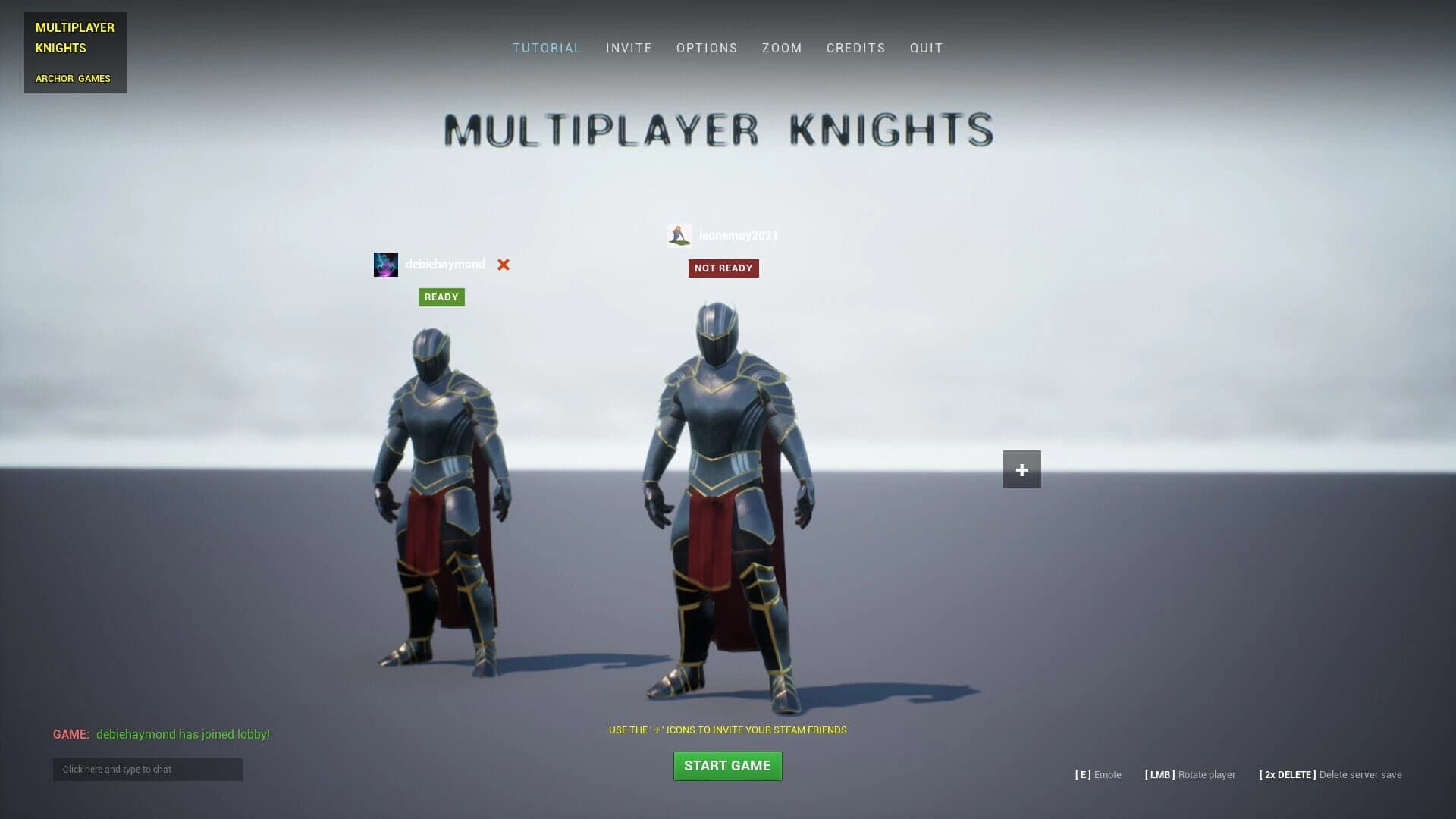
Task: Click QUIT to exit the game
Action: [926, 48]
